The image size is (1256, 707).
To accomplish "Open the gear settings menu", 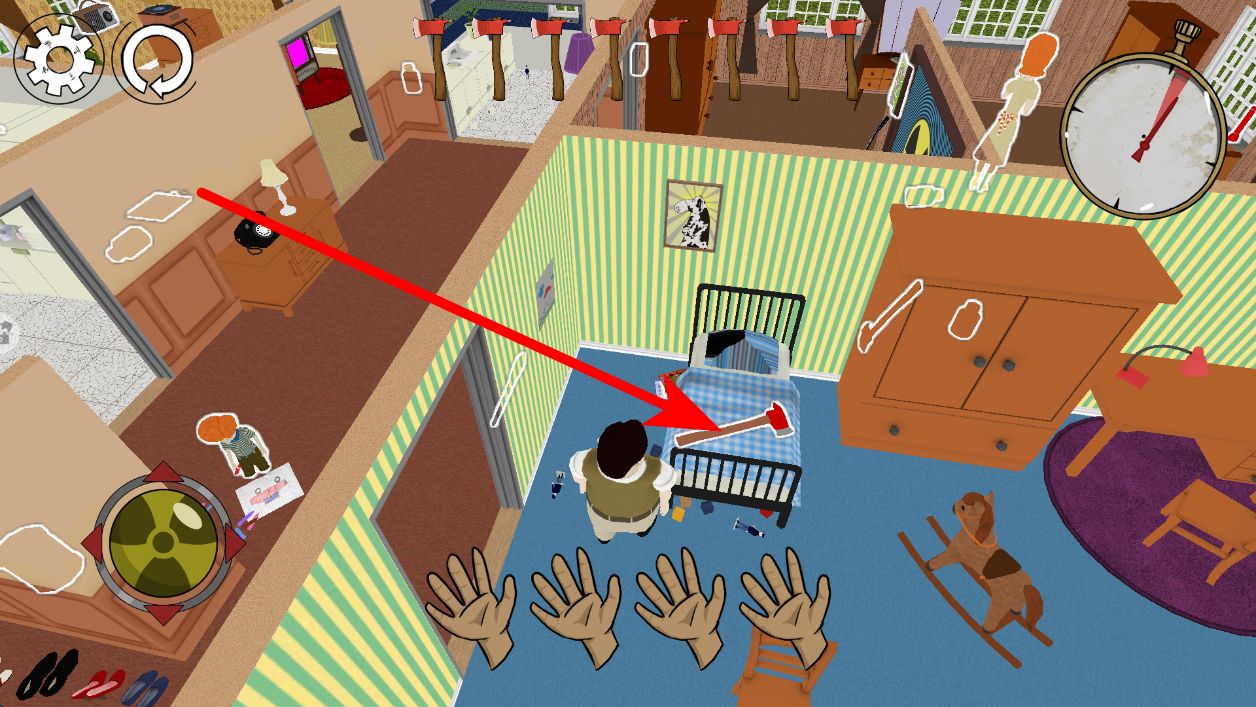I will pos(58,58).
